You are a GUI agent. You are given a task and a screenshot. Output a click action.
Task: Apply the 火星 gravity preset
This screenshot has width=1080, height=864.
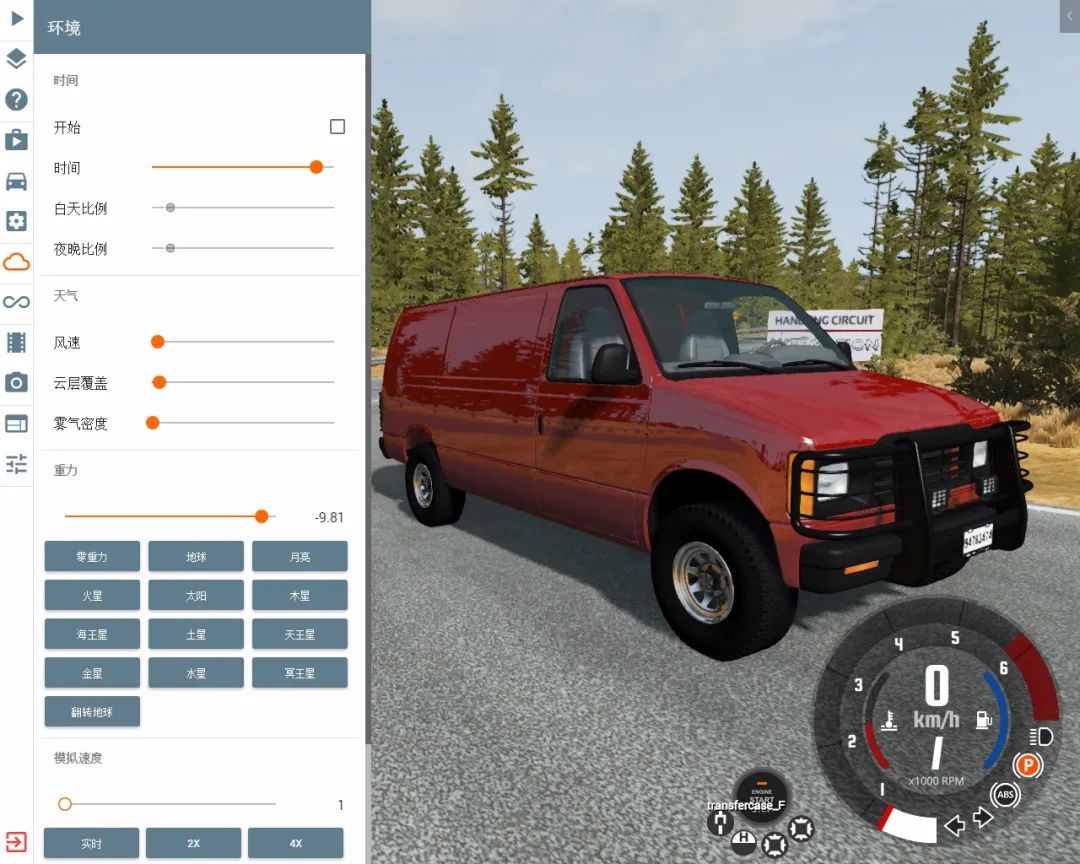92,595
